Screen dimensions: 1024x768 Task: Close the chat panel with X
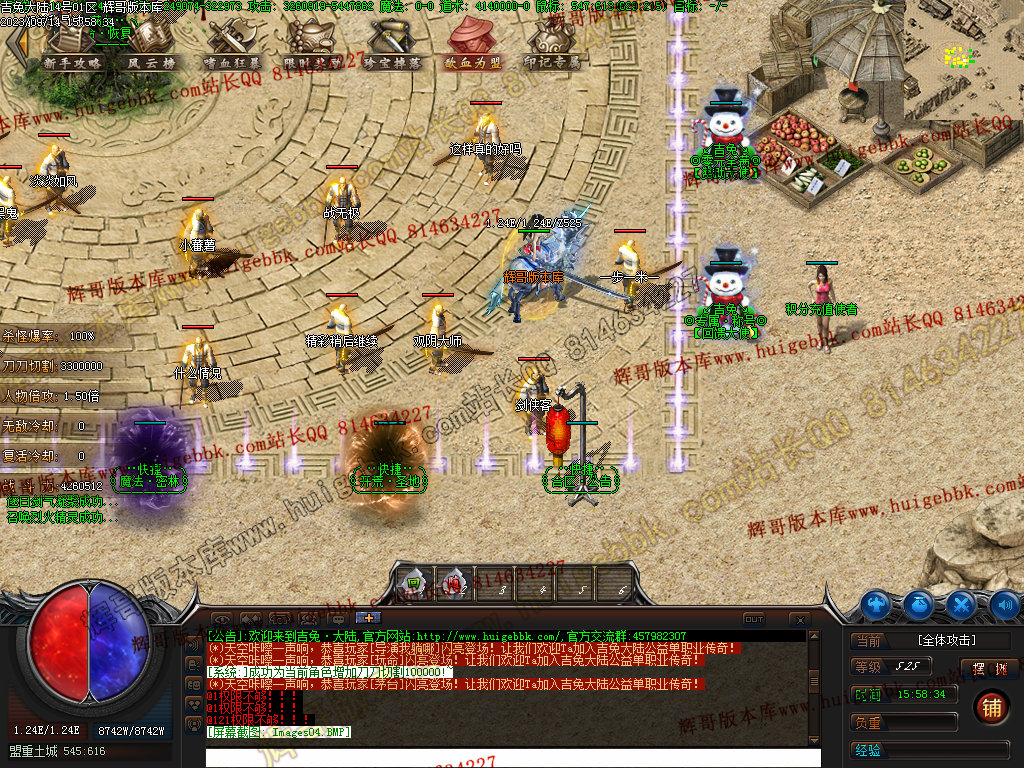tap(799, 619)
